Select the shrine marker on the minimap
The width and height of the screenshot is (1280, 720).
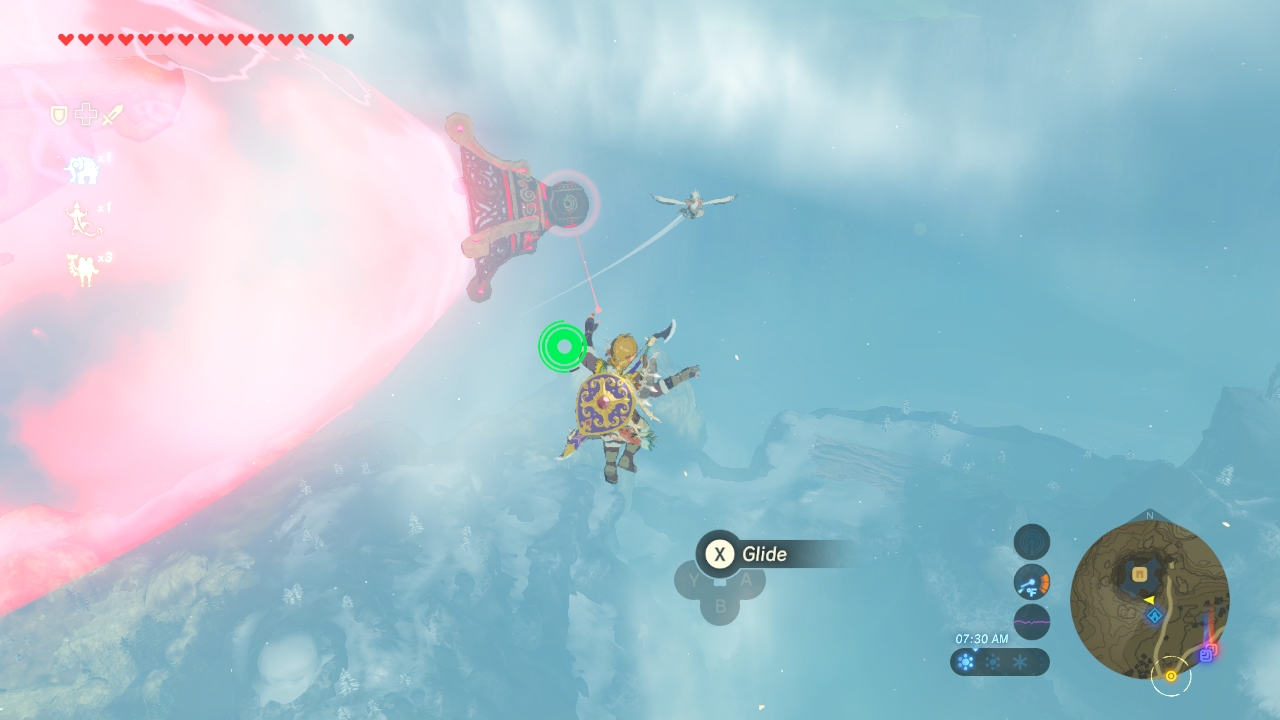1140,573
